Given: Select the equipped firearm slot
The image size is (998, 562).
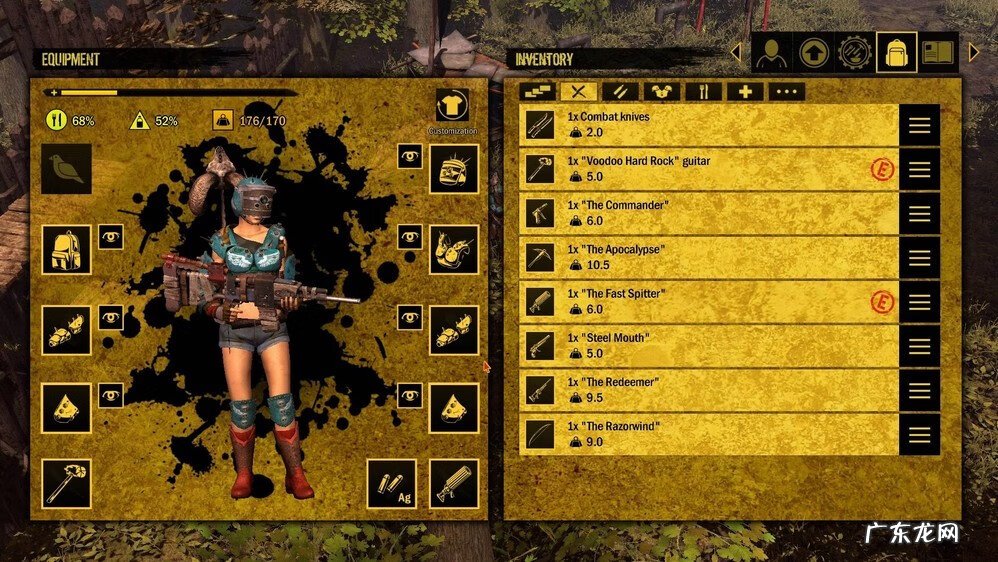Looking at the screenshot, I should point(454,484).
